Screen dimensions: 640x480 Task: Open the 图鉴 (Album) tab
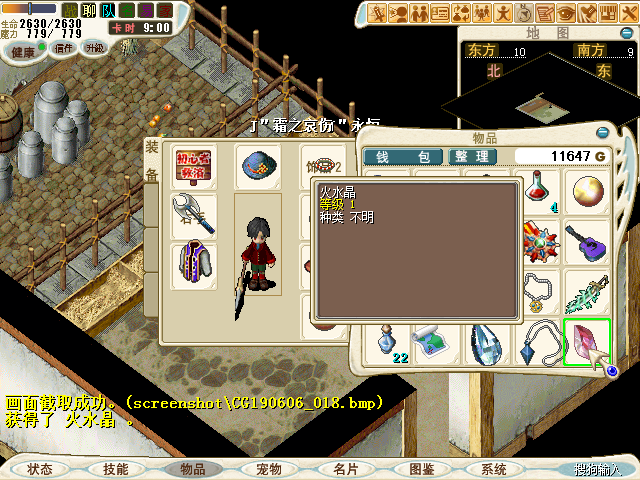421,468
